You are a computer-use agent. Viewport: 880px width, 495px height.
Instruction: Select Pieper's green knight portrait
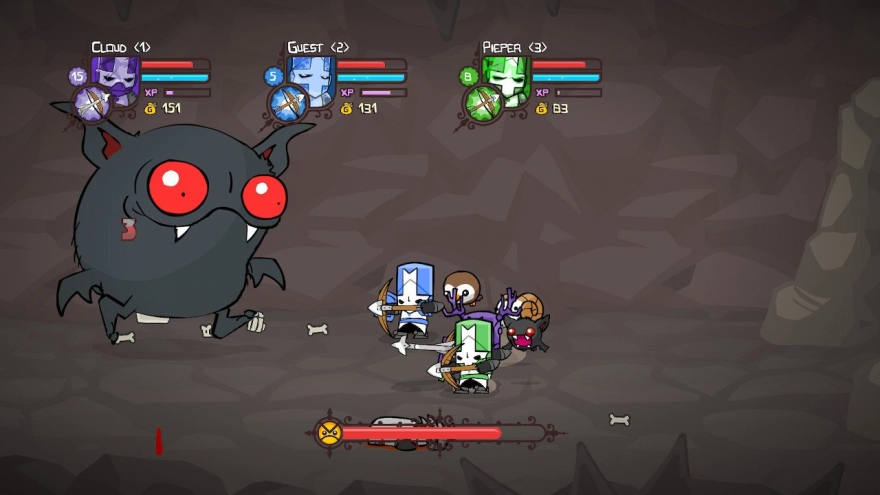(x=507, y=78)
